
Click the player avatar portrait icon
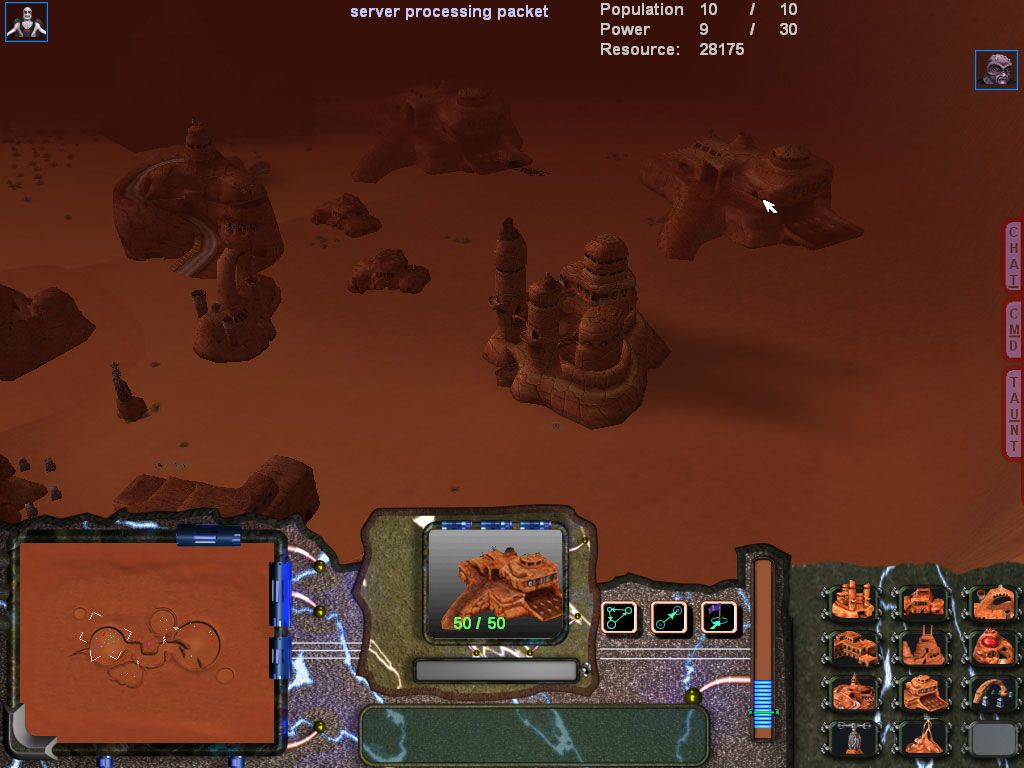pos(26,21)
